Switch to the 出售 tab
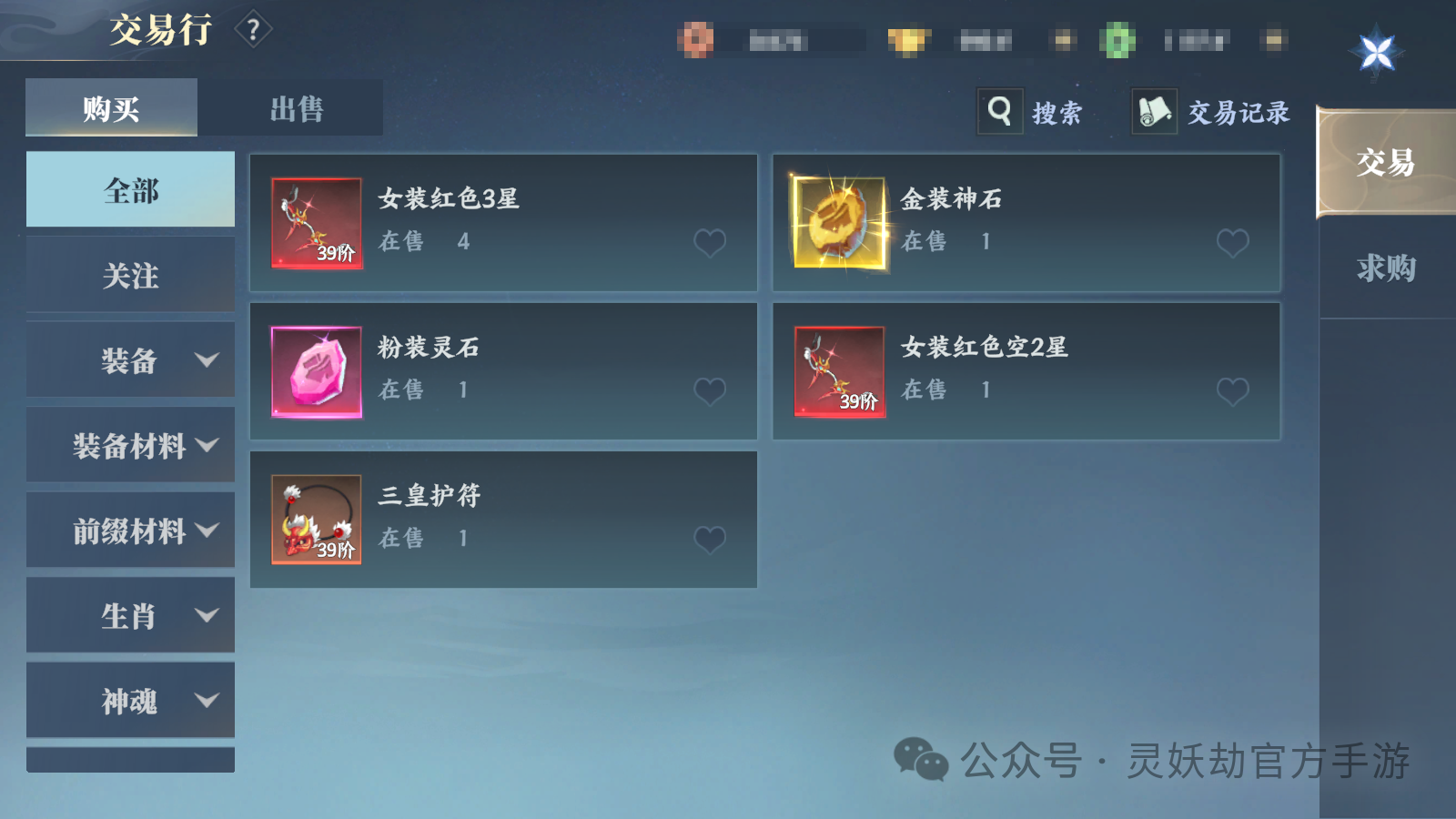 (x=296, y=106)
